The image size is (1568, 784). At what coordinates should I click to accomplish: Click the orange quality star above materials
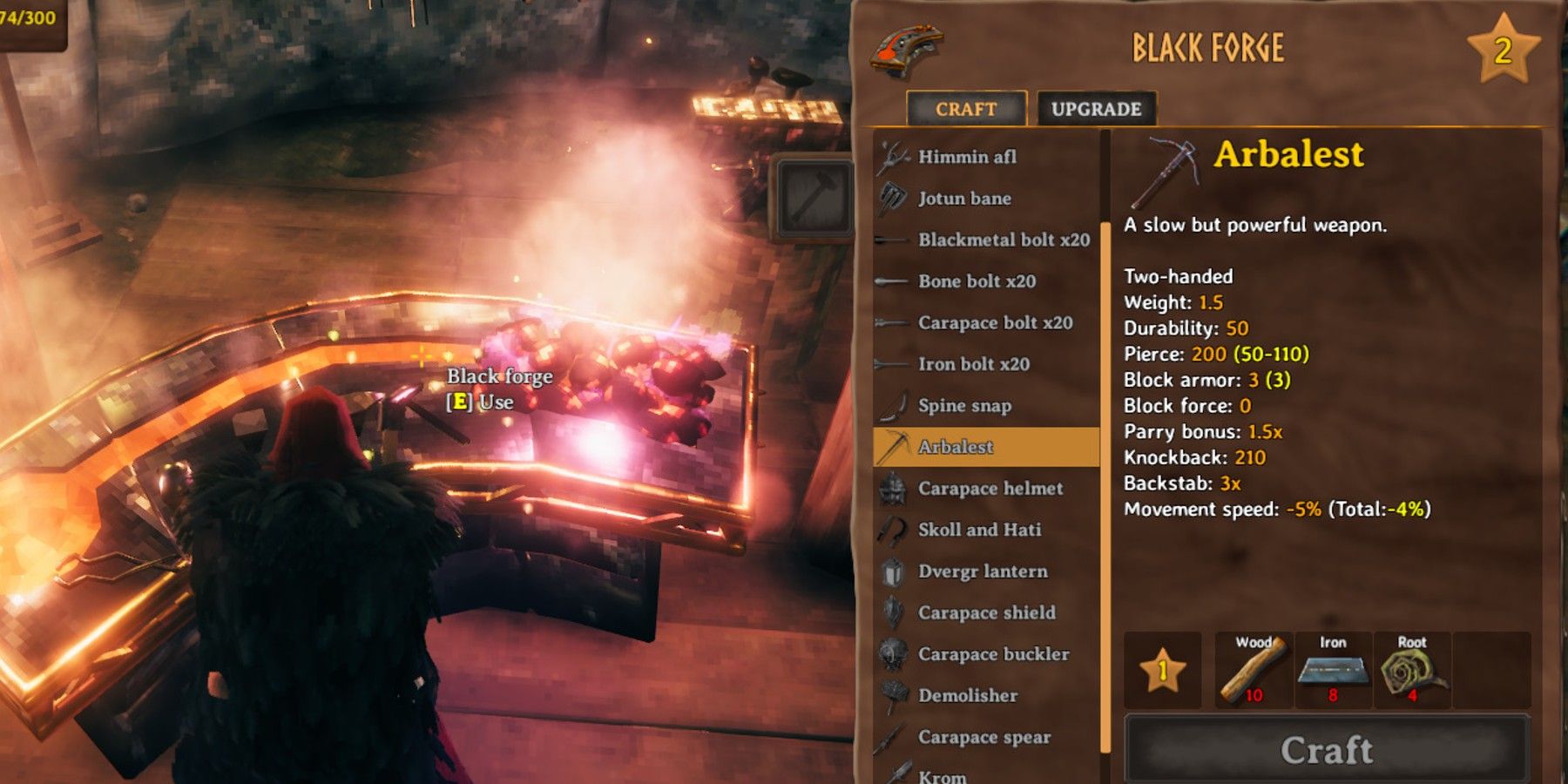(x=1165, y=672)
